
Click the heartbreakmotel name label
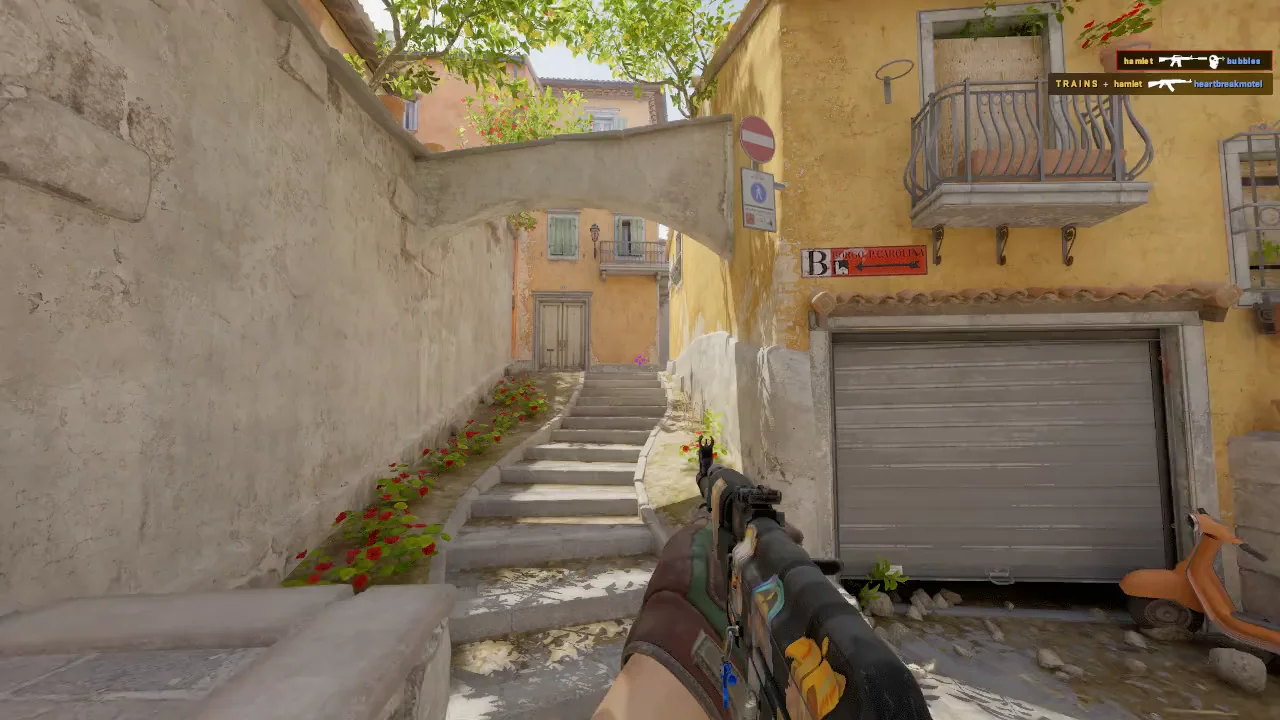(x=1228, y=84)
